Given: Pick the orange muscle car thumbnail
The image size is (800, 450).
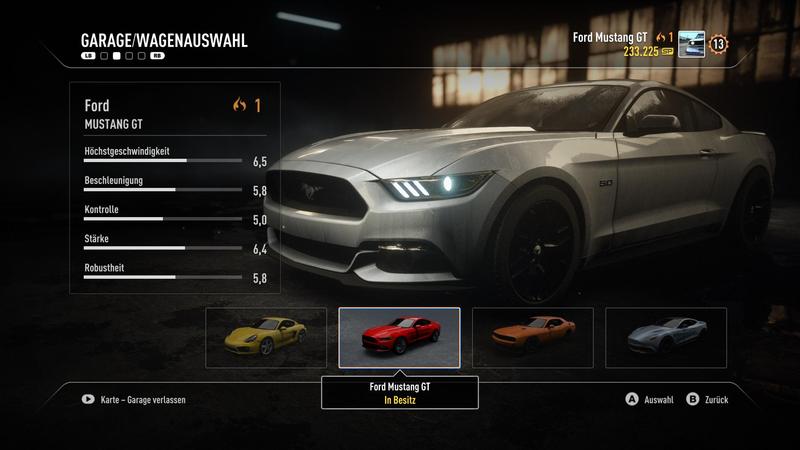Looking at the screenshot, I should point(532,338).
